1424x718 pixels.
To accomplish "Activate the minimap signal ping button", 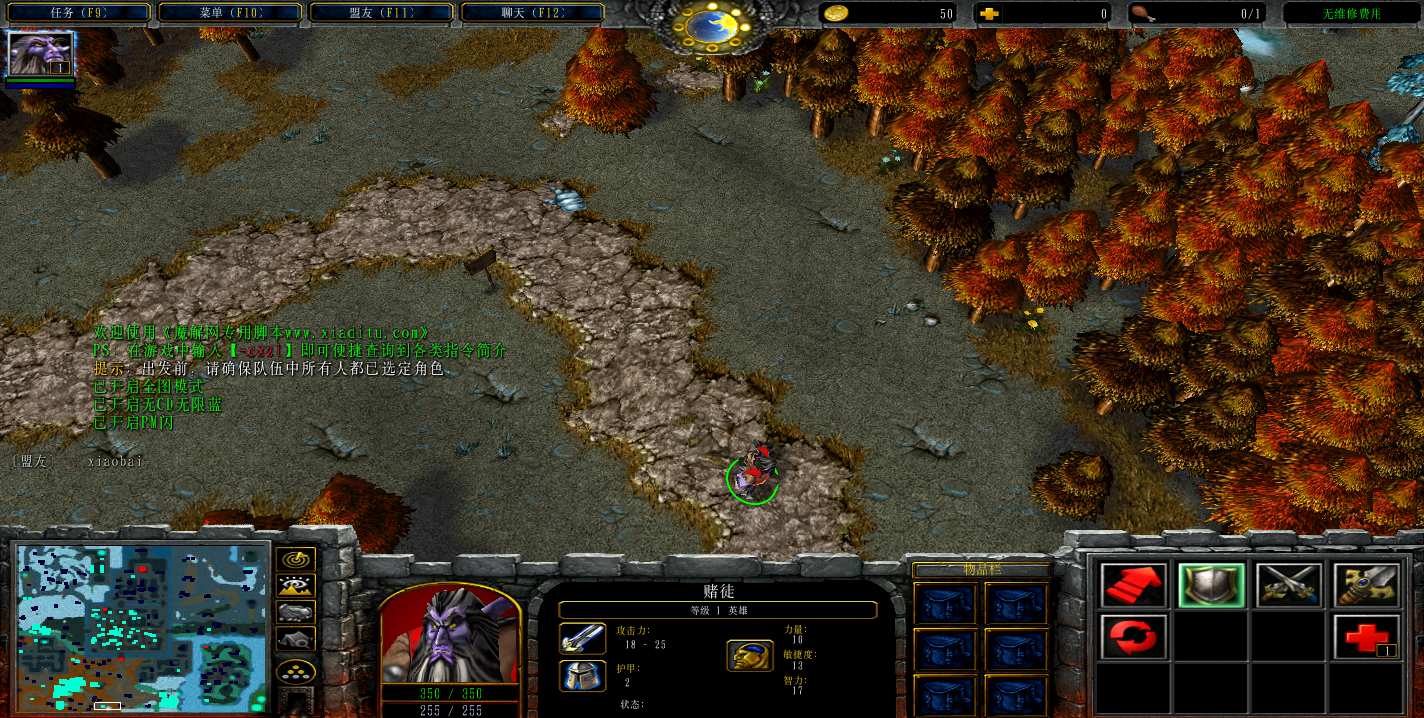I will [x=296, y=560].
